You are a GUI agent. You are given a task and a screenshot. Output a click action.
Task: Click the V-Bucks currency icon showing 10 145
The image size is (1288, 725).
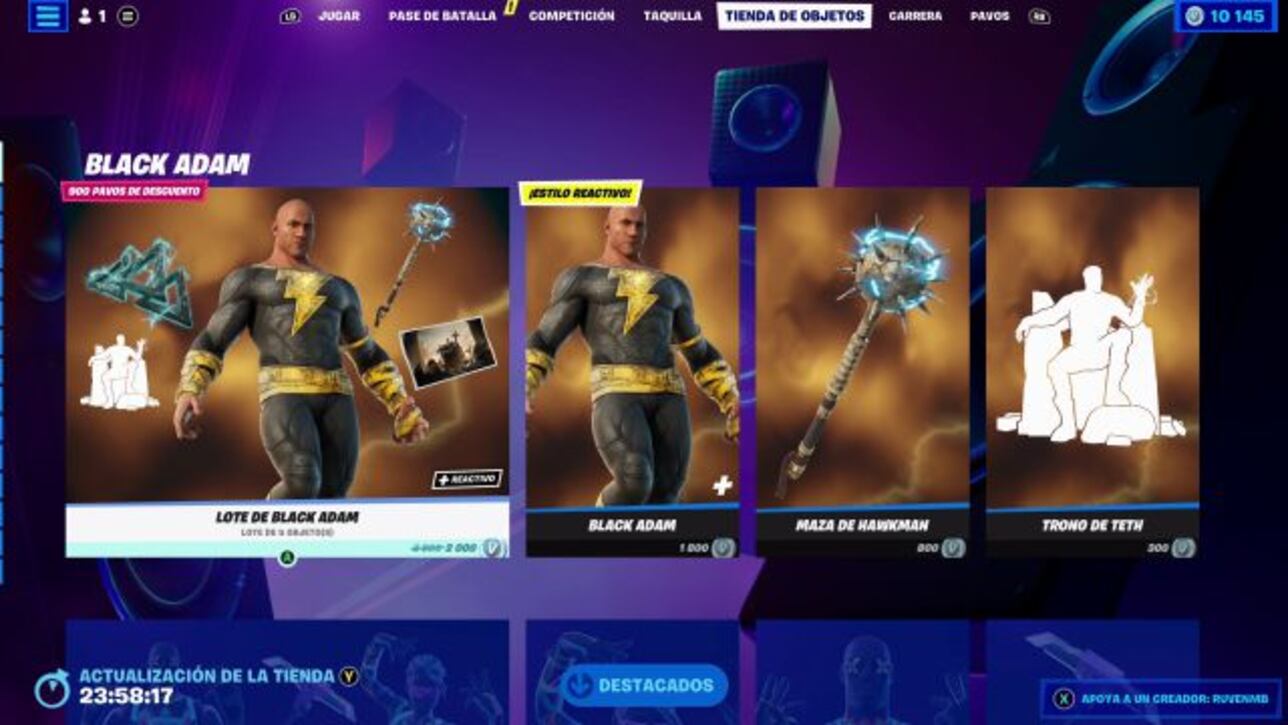coord(1195,15)
